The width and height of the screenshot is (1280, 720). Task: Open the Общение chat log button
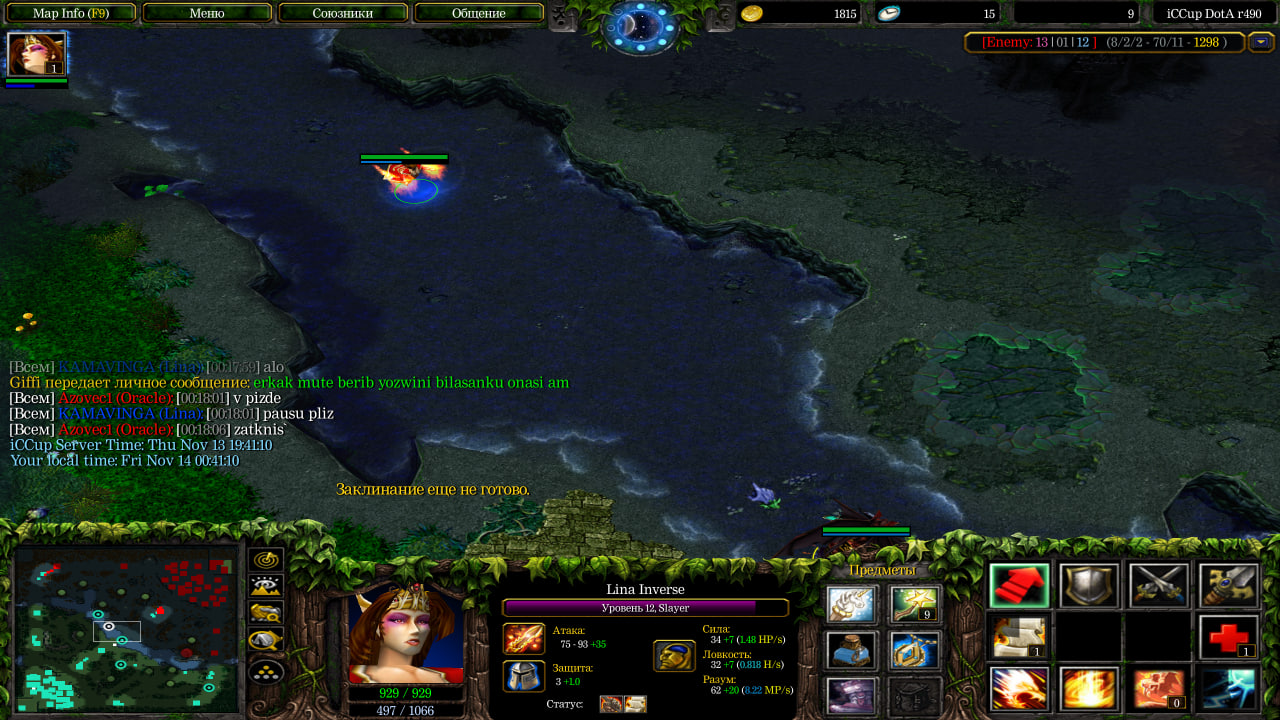click(x=478, y=13)
